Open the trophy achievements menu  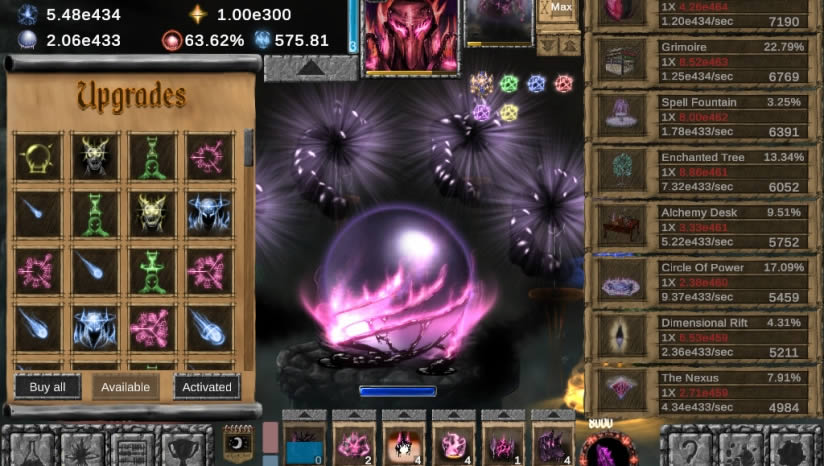tap(183, 448)
